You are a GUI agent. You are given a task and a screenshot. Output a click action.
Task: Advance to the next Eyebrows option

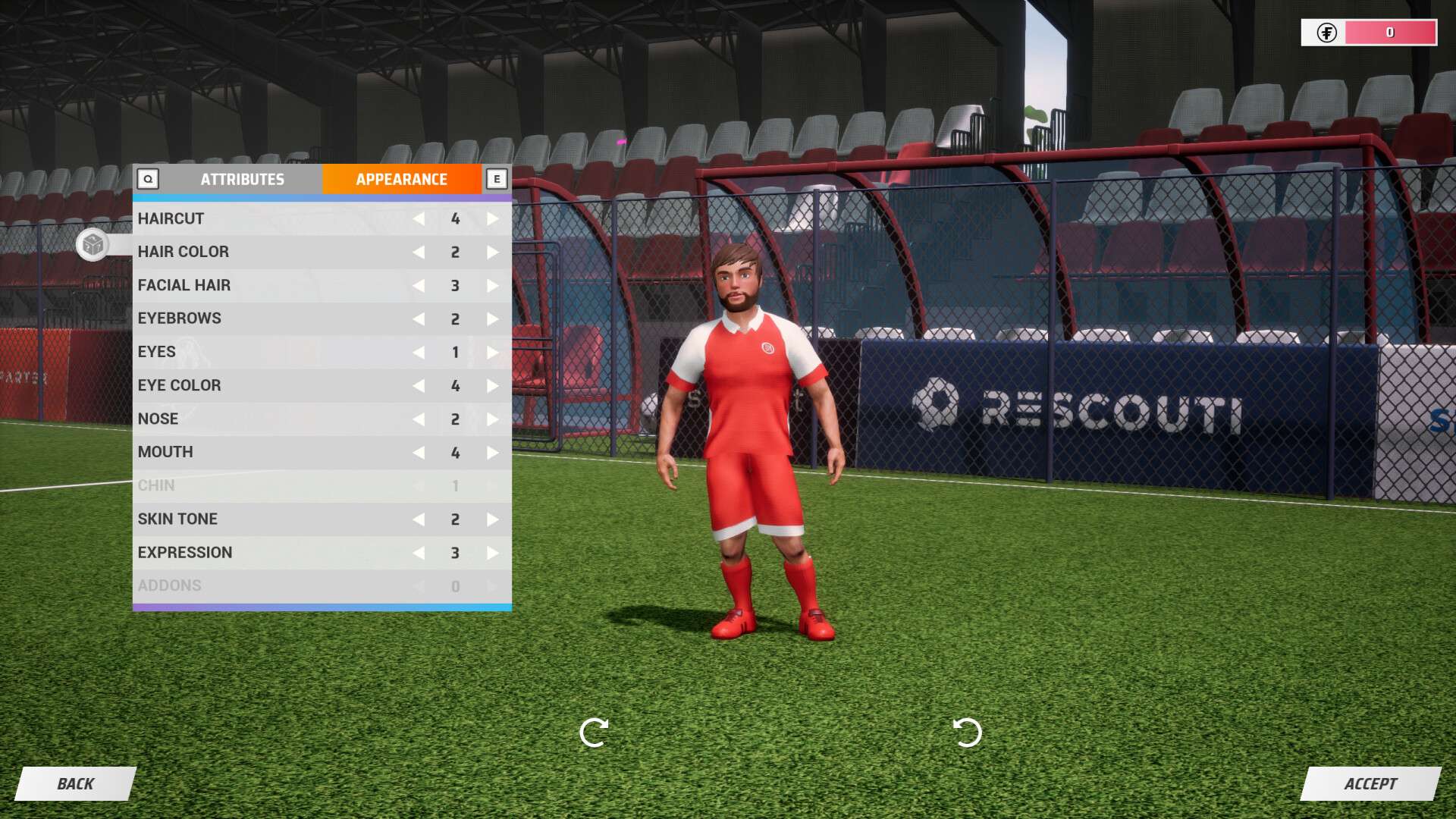point(493,319)
